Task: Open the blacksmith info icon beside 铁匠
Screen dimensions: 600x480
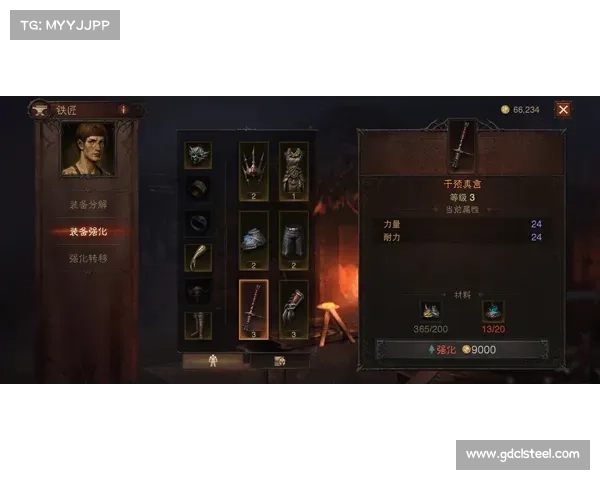Action: [123, 110]
